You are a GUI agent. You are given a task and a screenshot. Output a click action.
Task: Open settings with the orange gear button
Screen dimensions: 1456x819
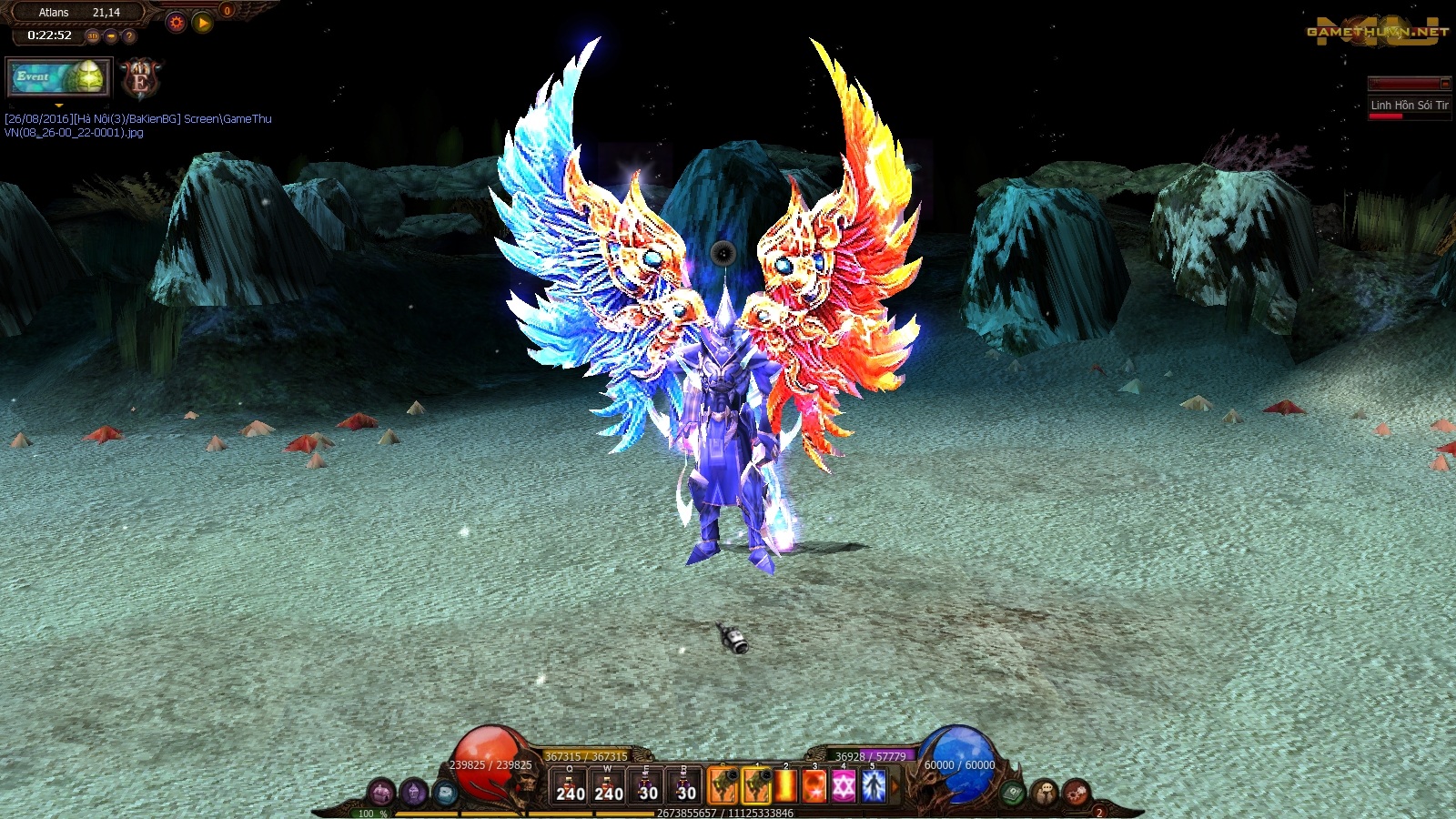point(177,23)
